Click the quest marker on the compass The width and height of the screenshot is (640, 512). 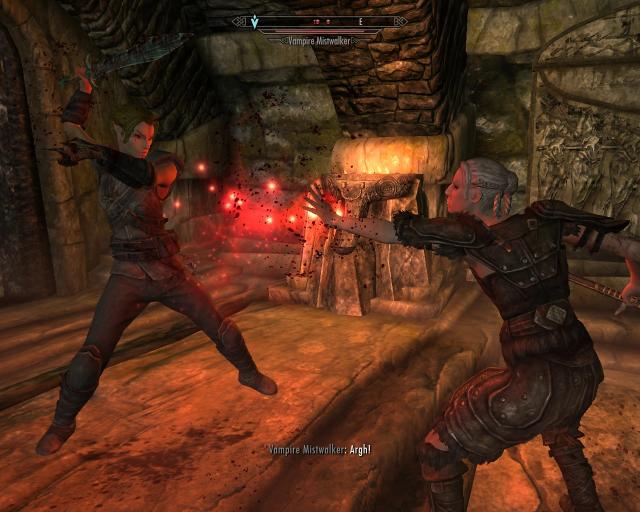254,19
